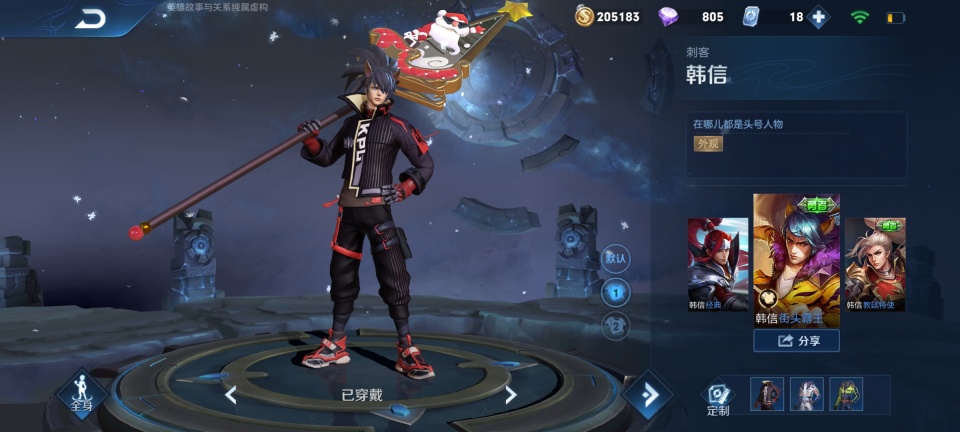This screenshot has width=960, height=432.
Task: Activate the round pose button numbered 1
Action: pos(617,292)
